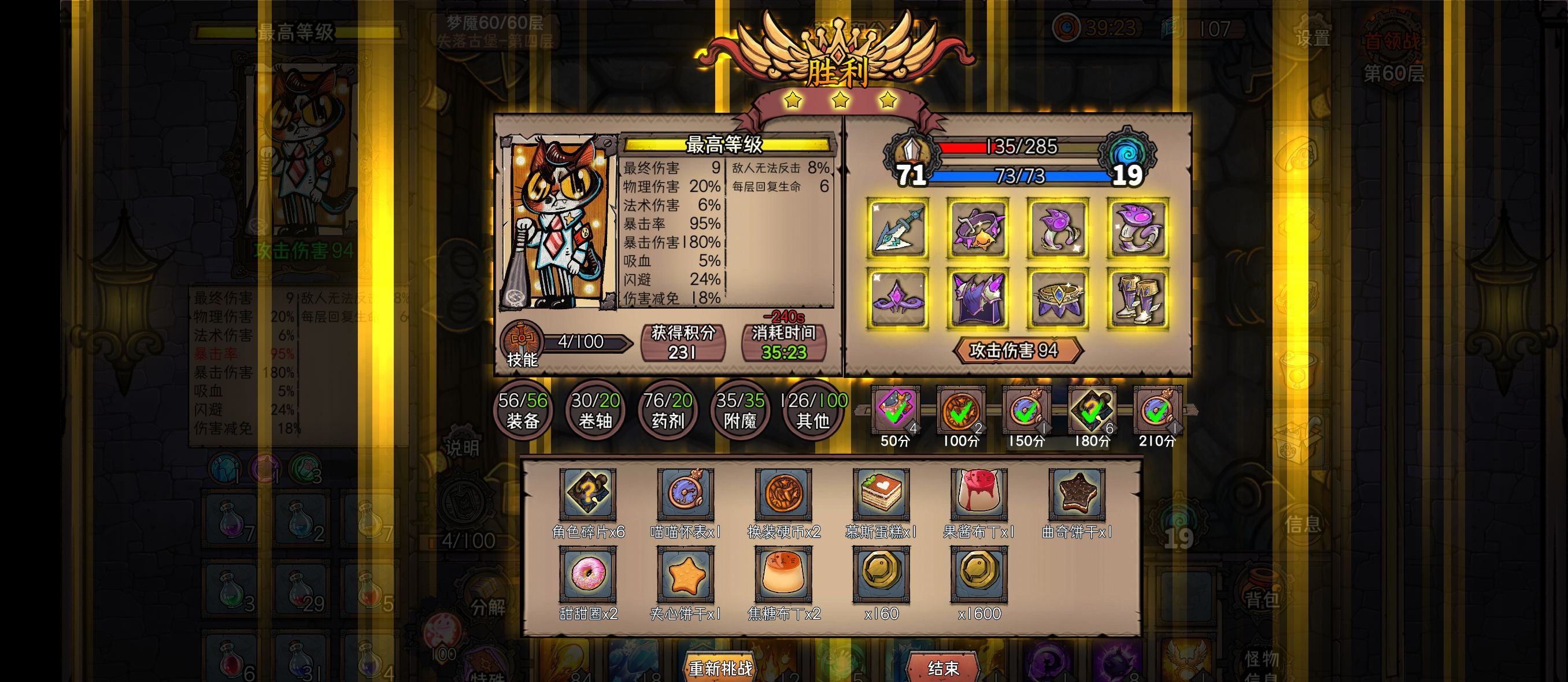The image size is (1568, 682).
Task: Select the 其他 category circle
Action: click(813, 409)
